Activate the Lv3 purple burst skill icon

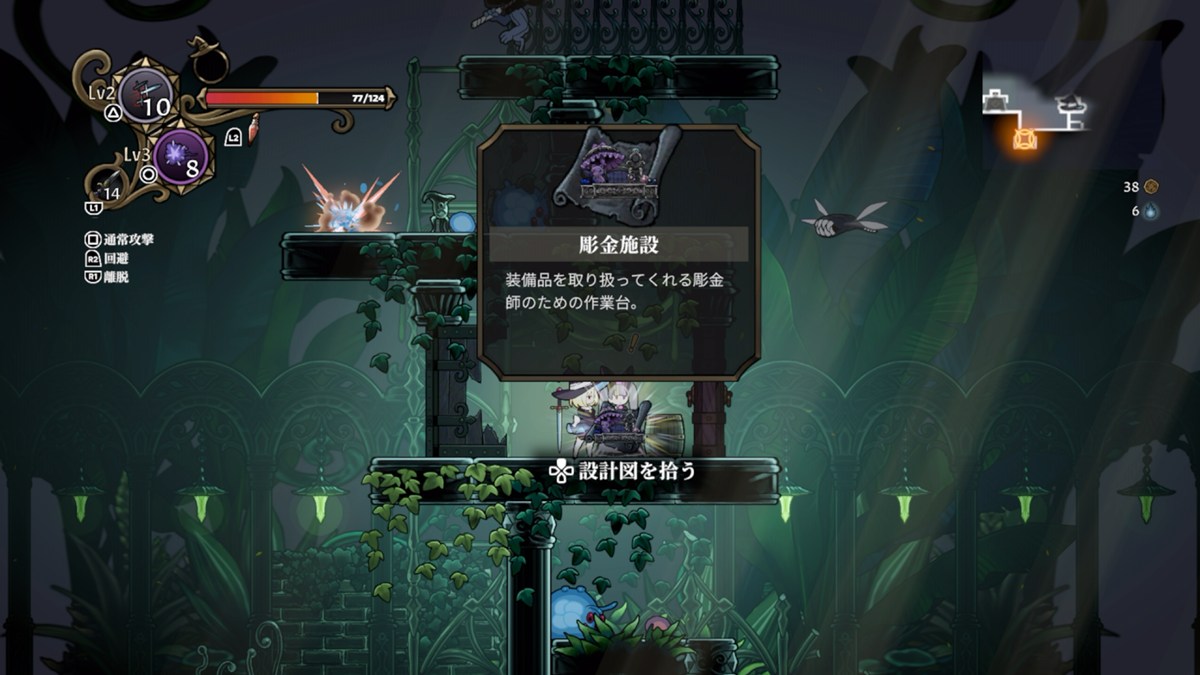181,156
